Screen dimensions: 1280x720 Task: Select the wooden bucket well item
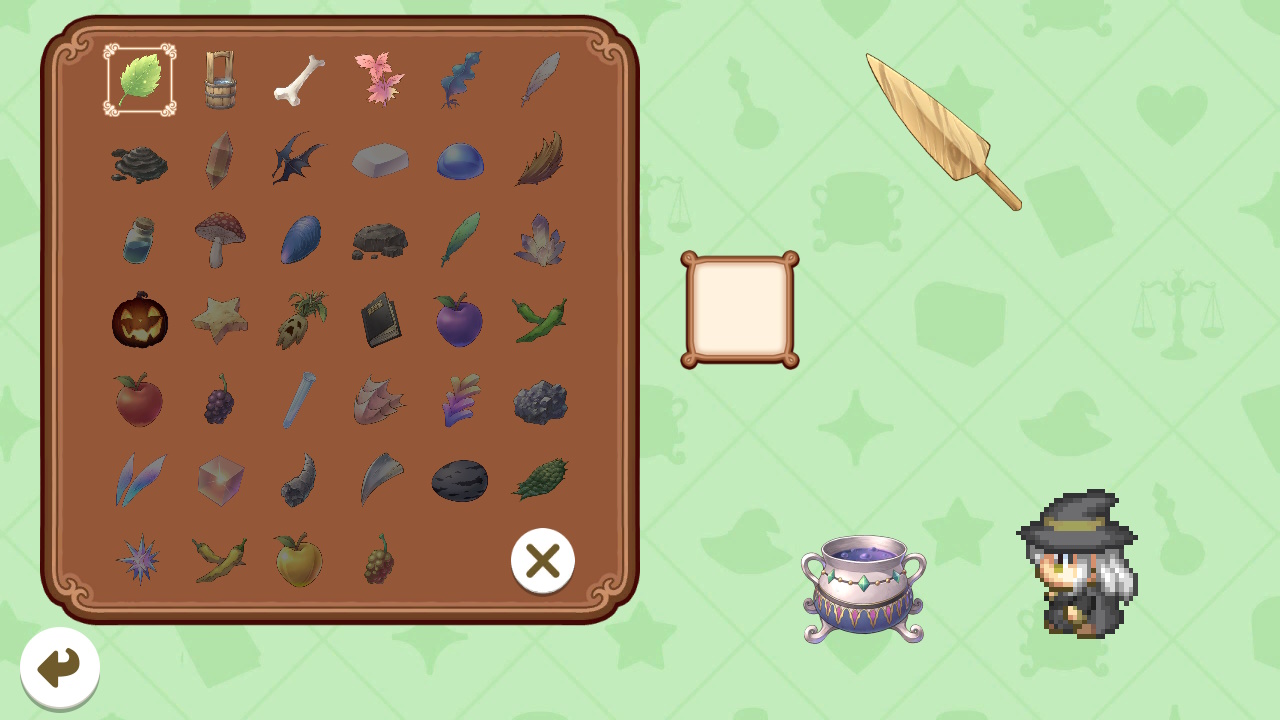click(219, 80)
